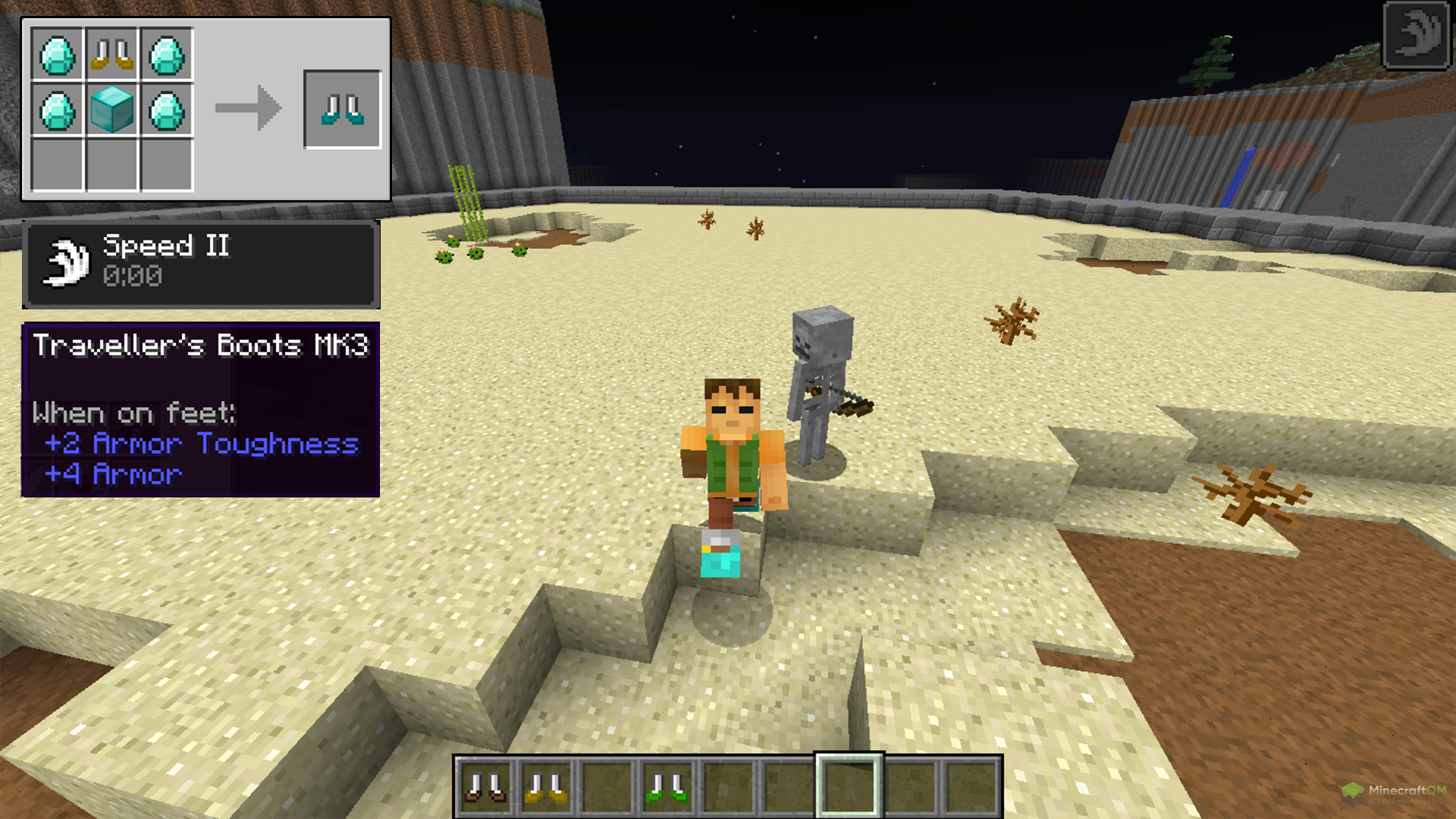Image resolution: width=1456 pixels, height=819 pixels.
Task: Click the Speed status effect icon in the corner
Action: (1417, 35)
